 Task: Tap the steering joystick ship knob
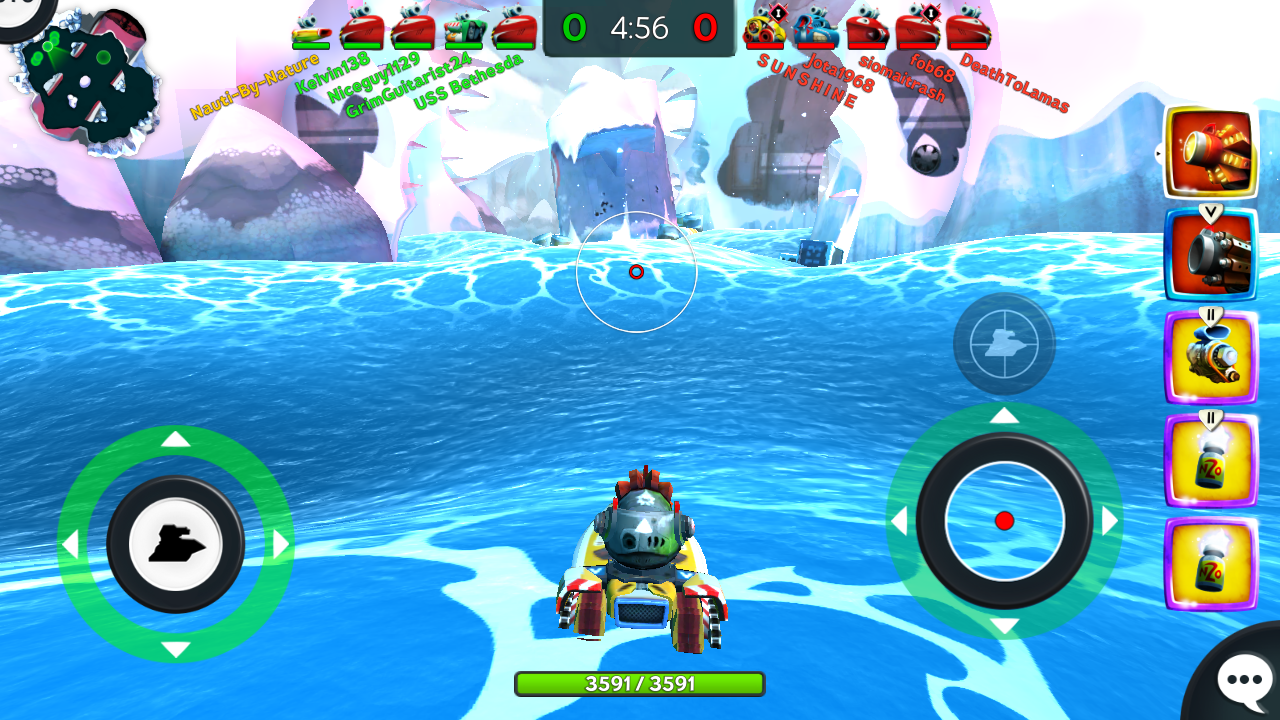176,544
